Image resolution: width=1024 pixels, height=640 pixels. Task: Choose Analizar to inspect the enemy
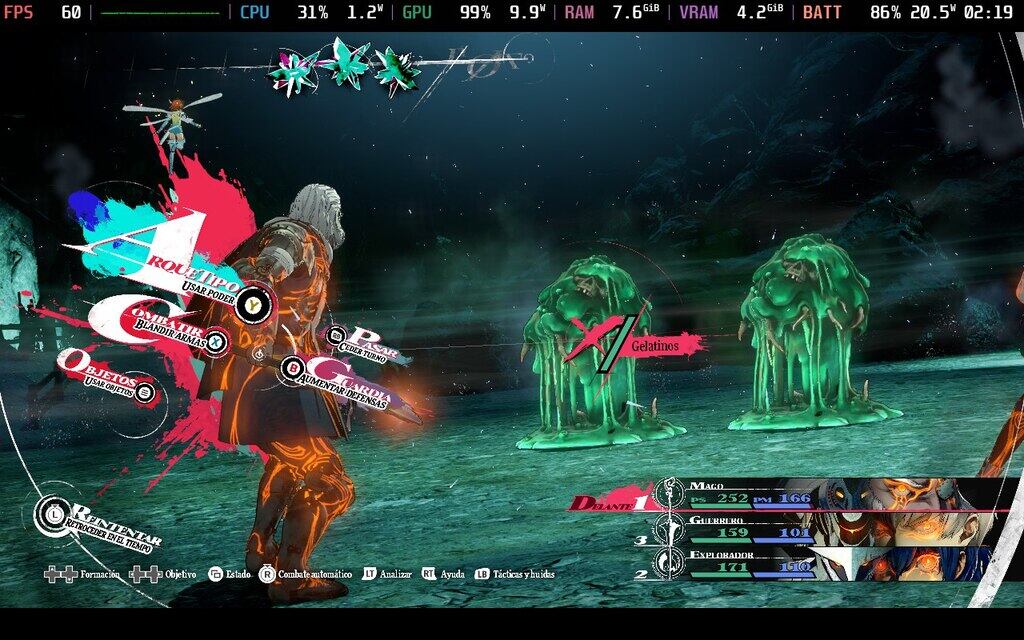pyautogui.click(x=388, y=574)
